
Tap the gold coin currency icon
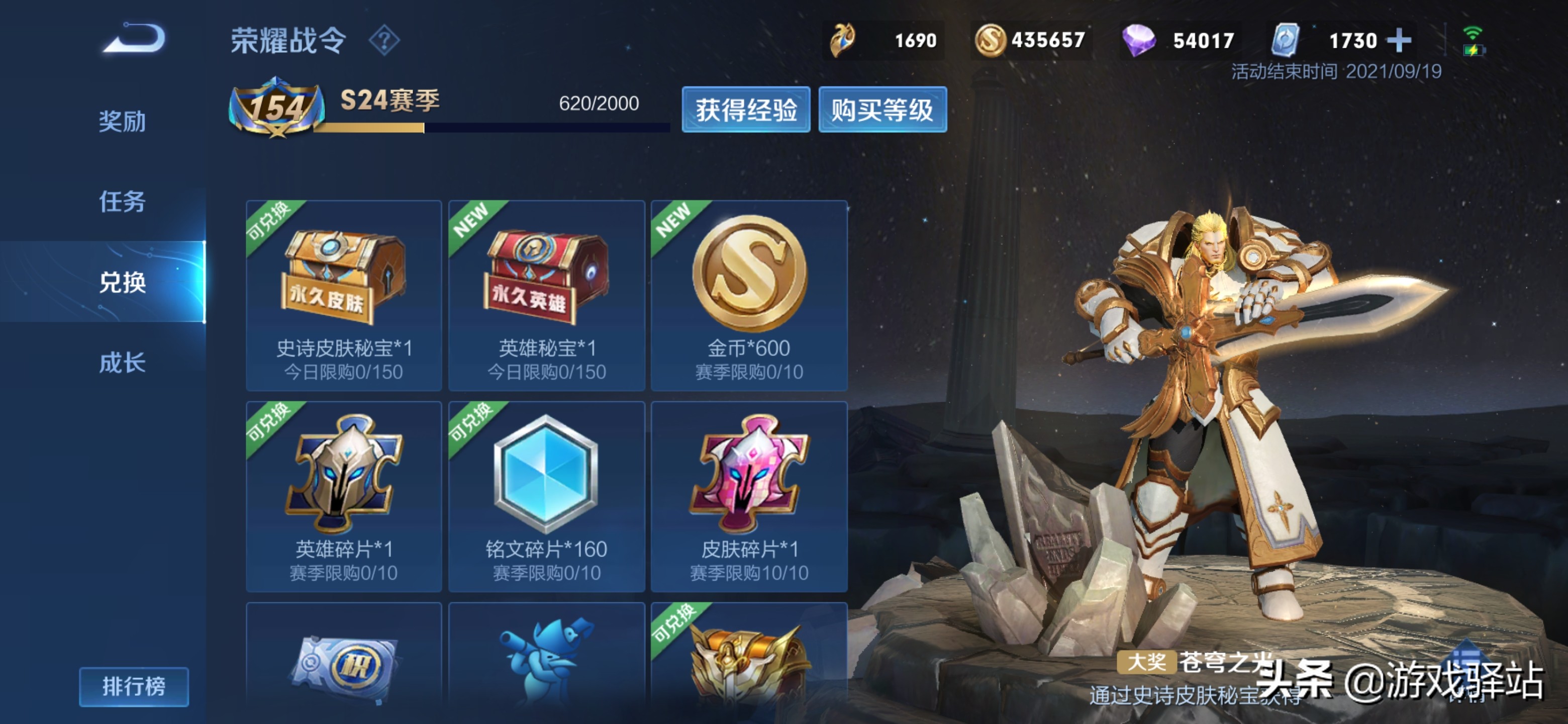click(989, 41)
